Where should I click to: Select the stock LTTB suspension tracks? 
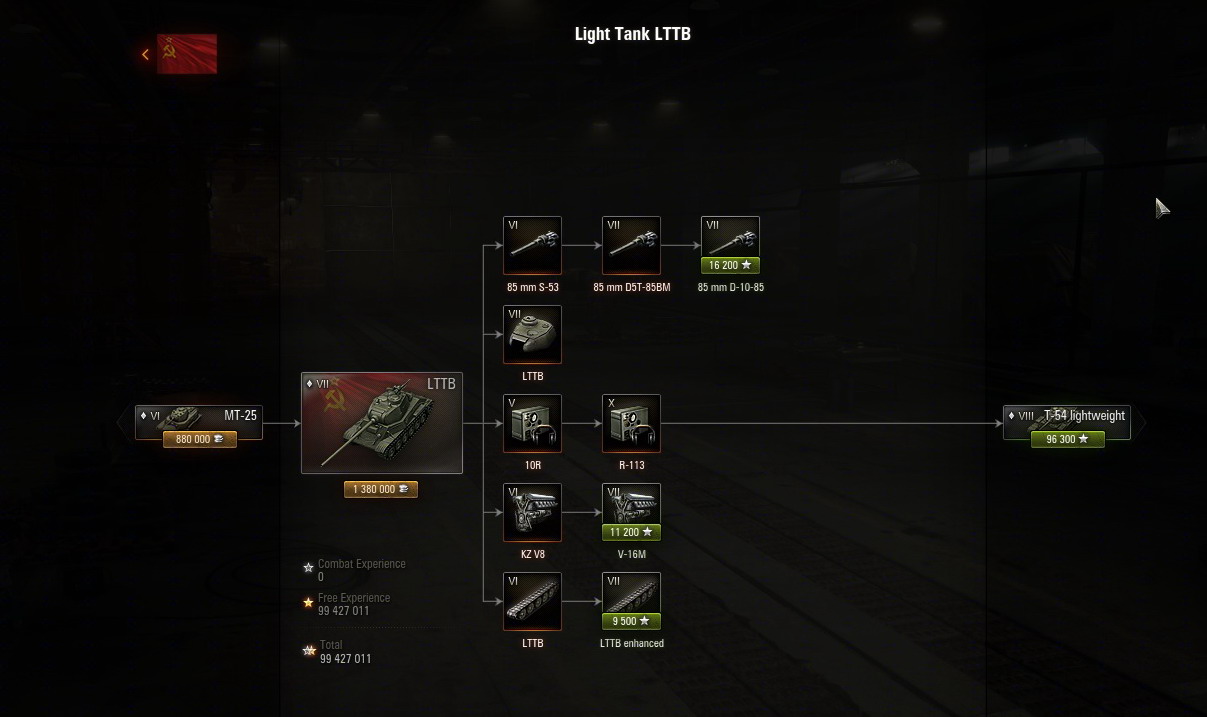[532, 601]
